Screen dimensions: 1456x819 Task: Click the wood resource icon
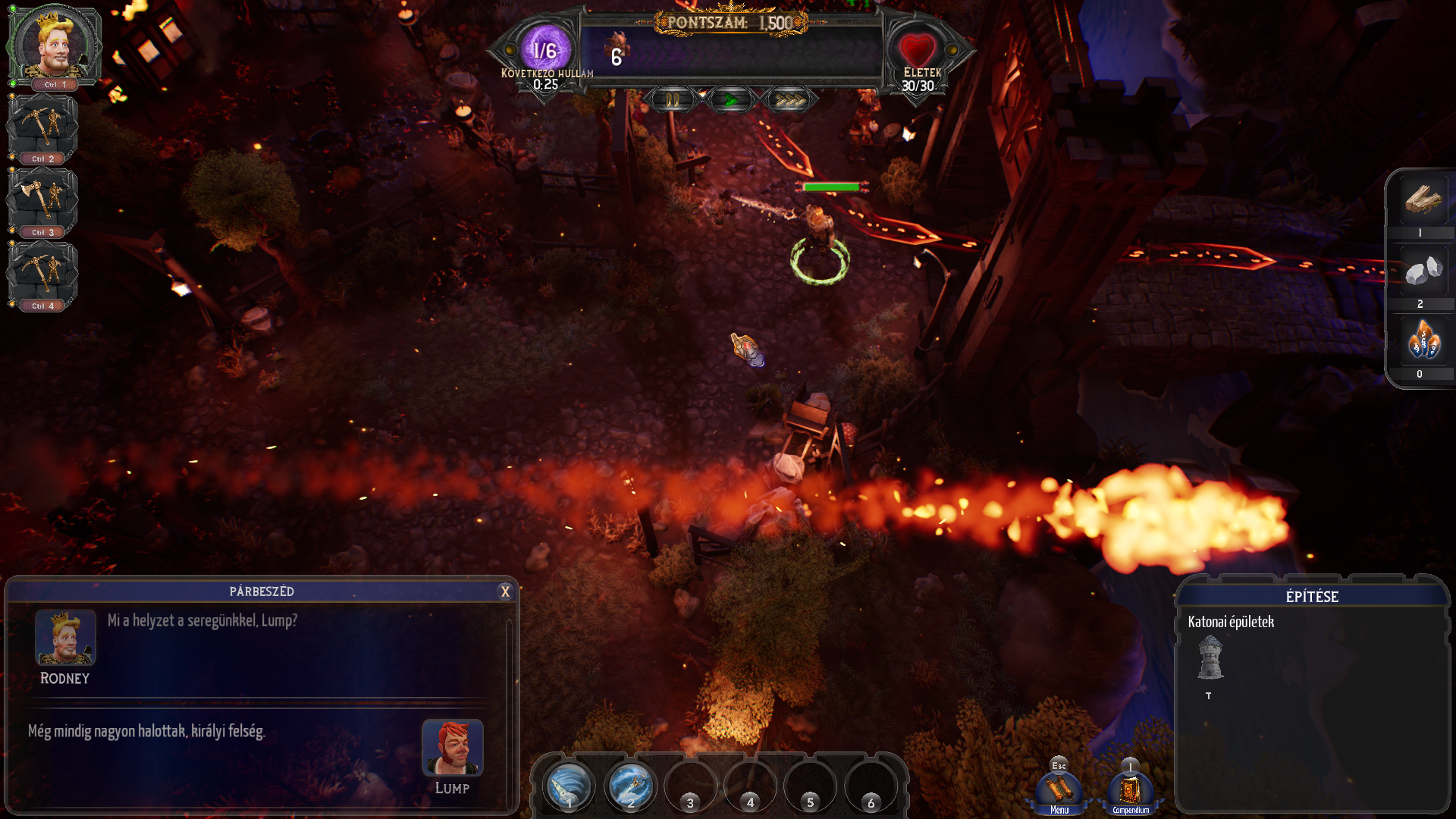pyautogui.click(x=1423, y=199)
